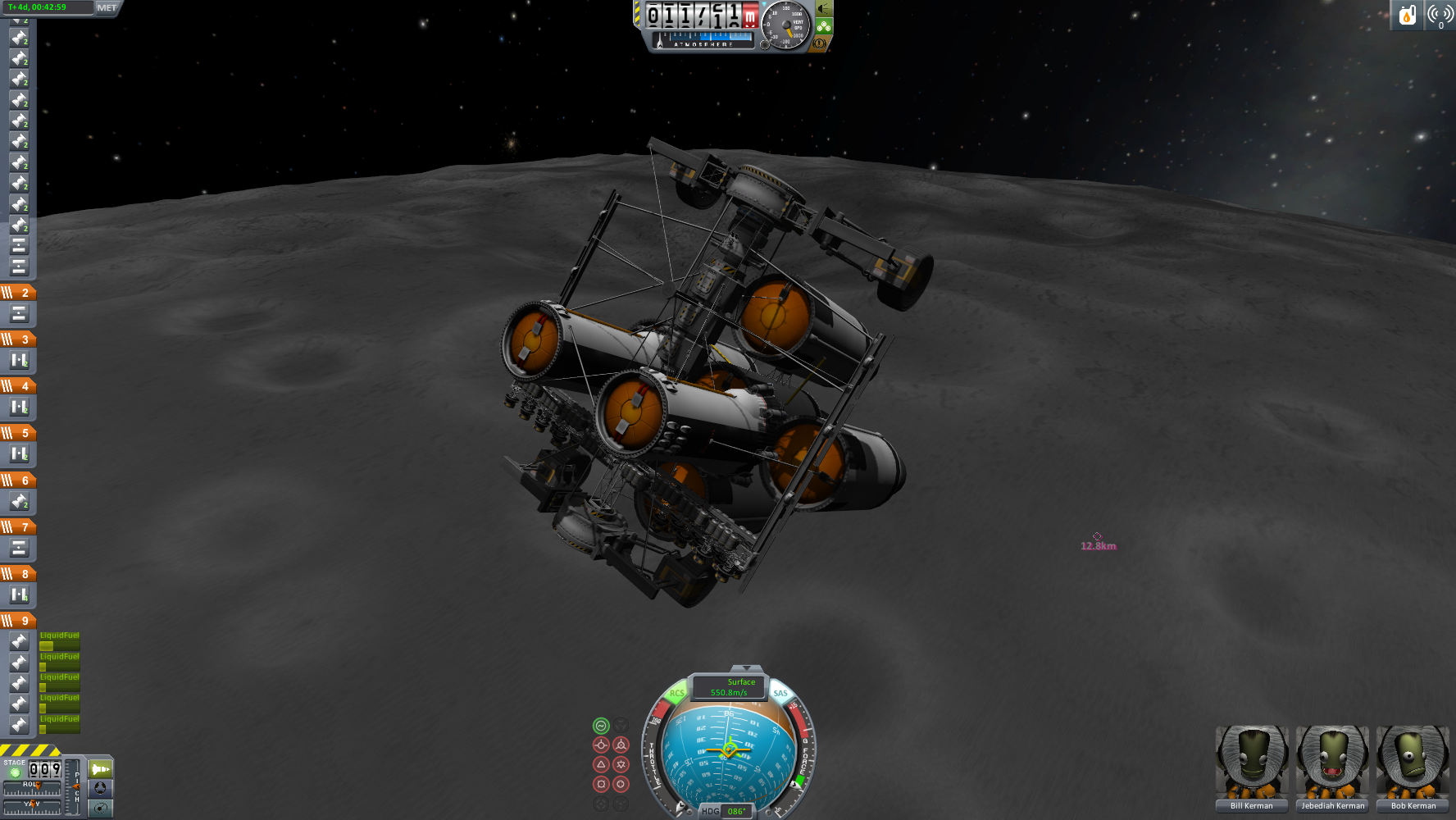Screen dimensions: 1456x820
Task: Collapse the navball with the top arrow
Action: (745, 669)
